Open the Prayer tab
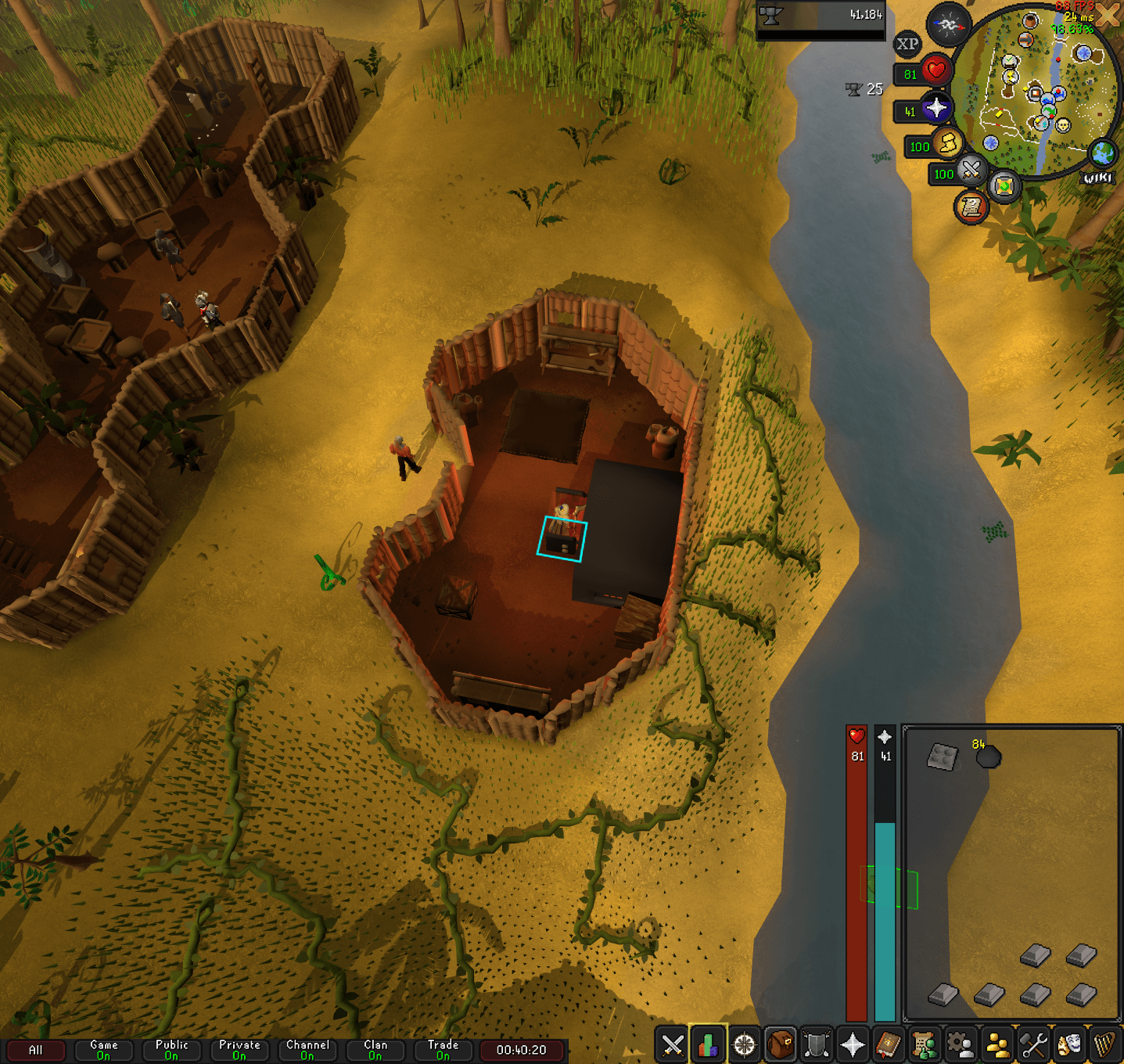Viewport: 1124px width, 1064px height. pyautogui.click(x=852, y=1050)
